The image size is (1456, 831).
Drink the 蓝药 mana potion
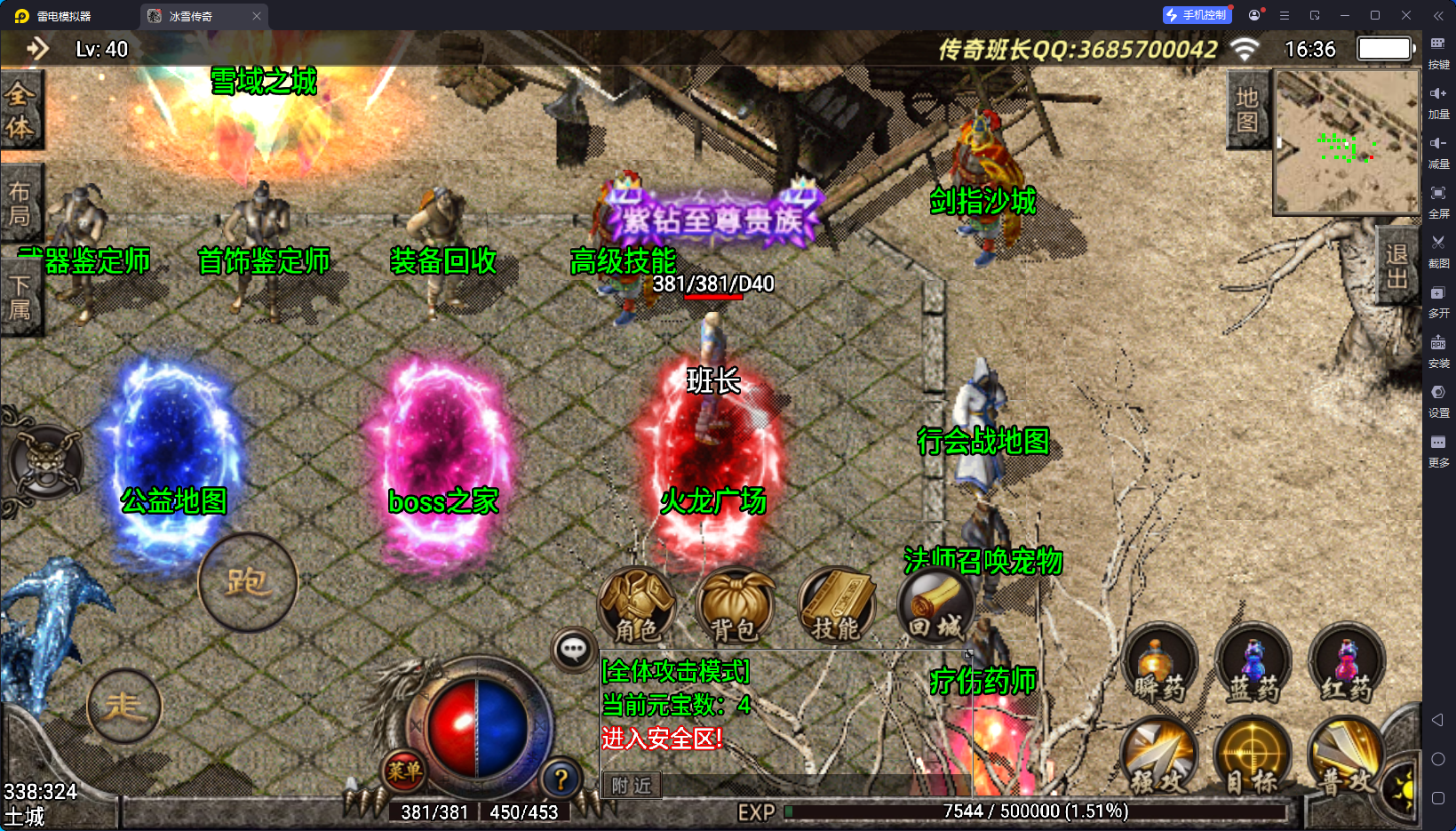pyautogui.click(x=1253, y=665)
